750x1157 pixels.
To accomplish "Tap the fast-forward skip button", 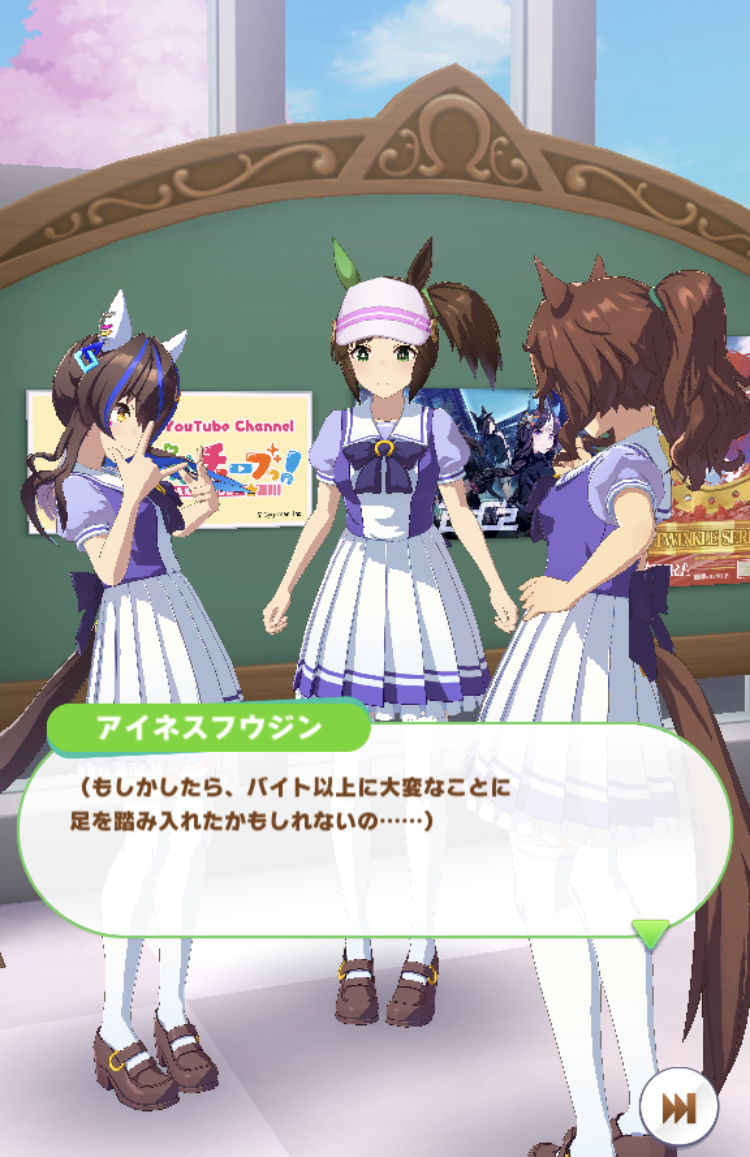I will click(679, 1108).
